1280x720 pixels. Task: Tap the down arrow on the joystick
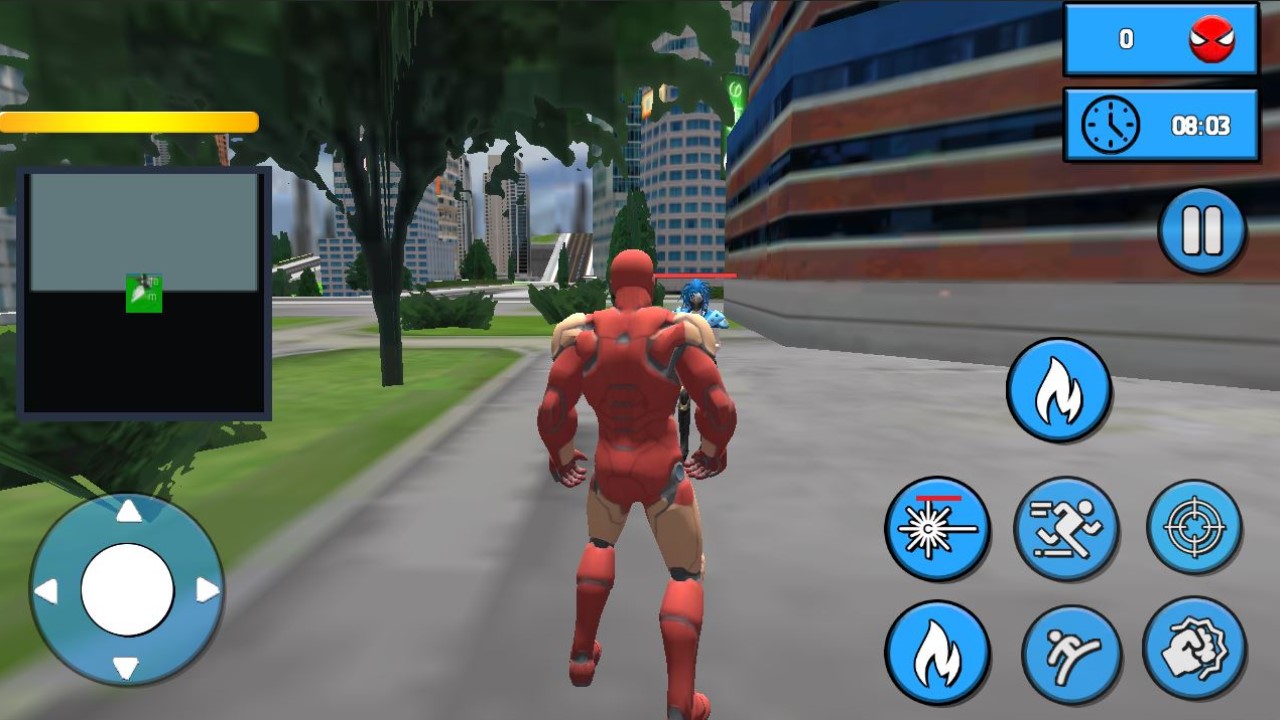pos(128,668)
